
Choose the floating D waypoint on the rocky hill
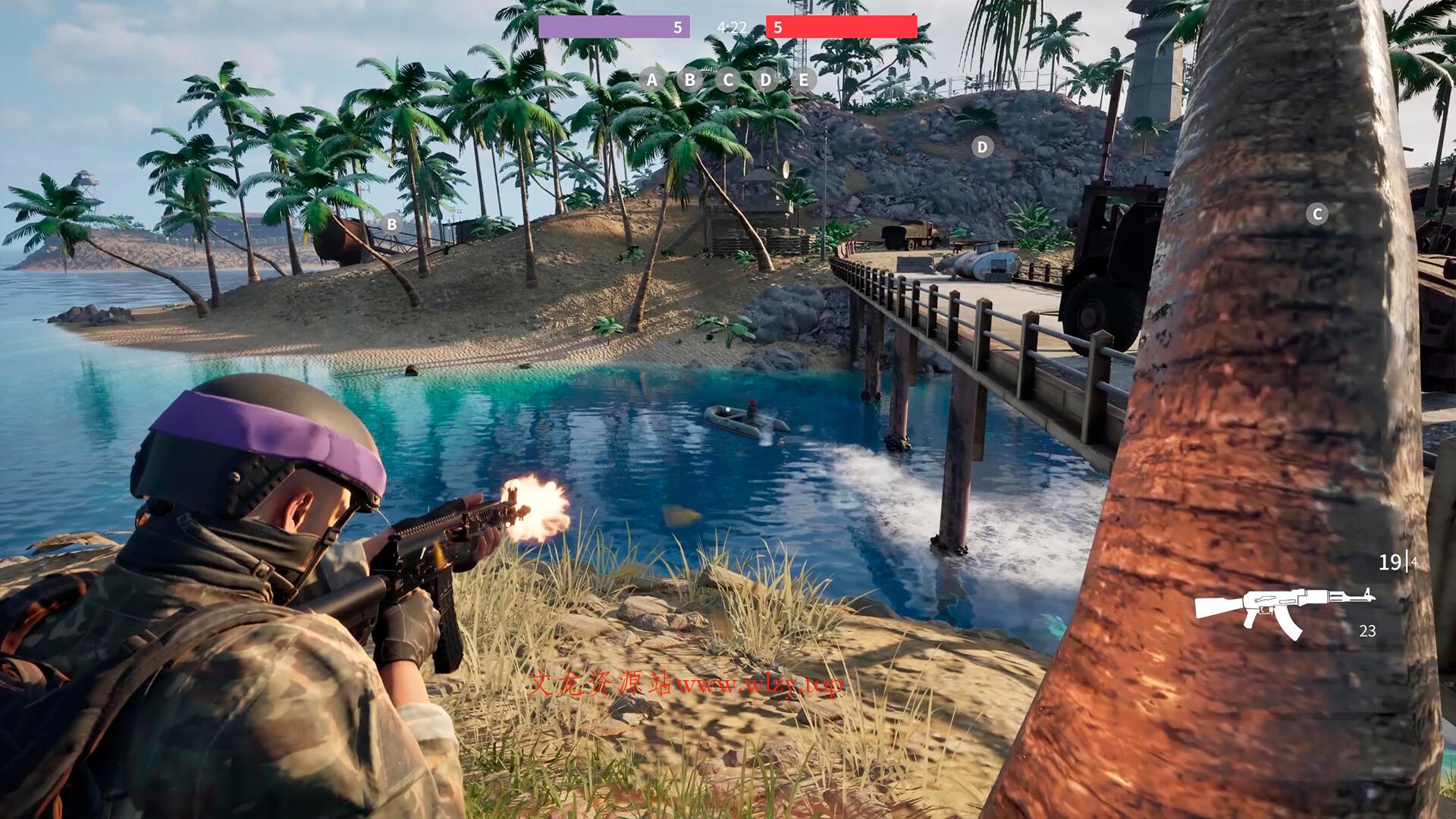[x=983, y=147]
